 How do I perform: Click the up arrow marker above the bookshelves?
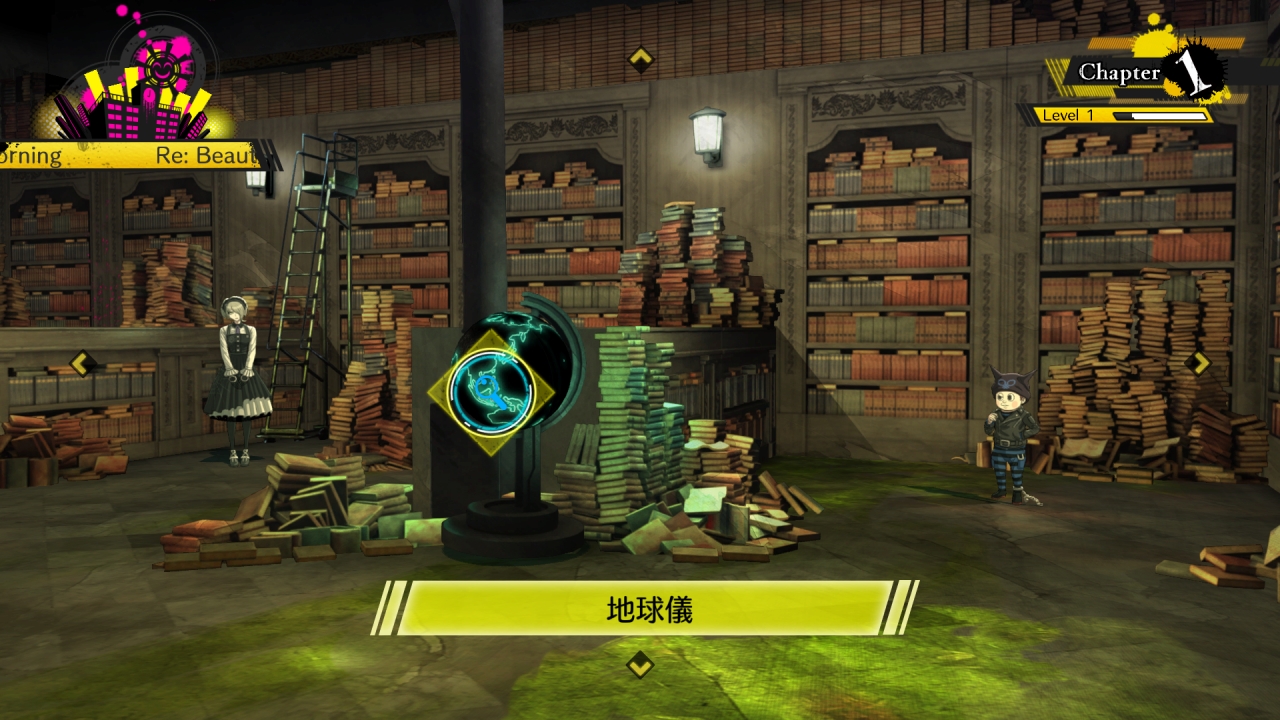[x=640, y=59]
